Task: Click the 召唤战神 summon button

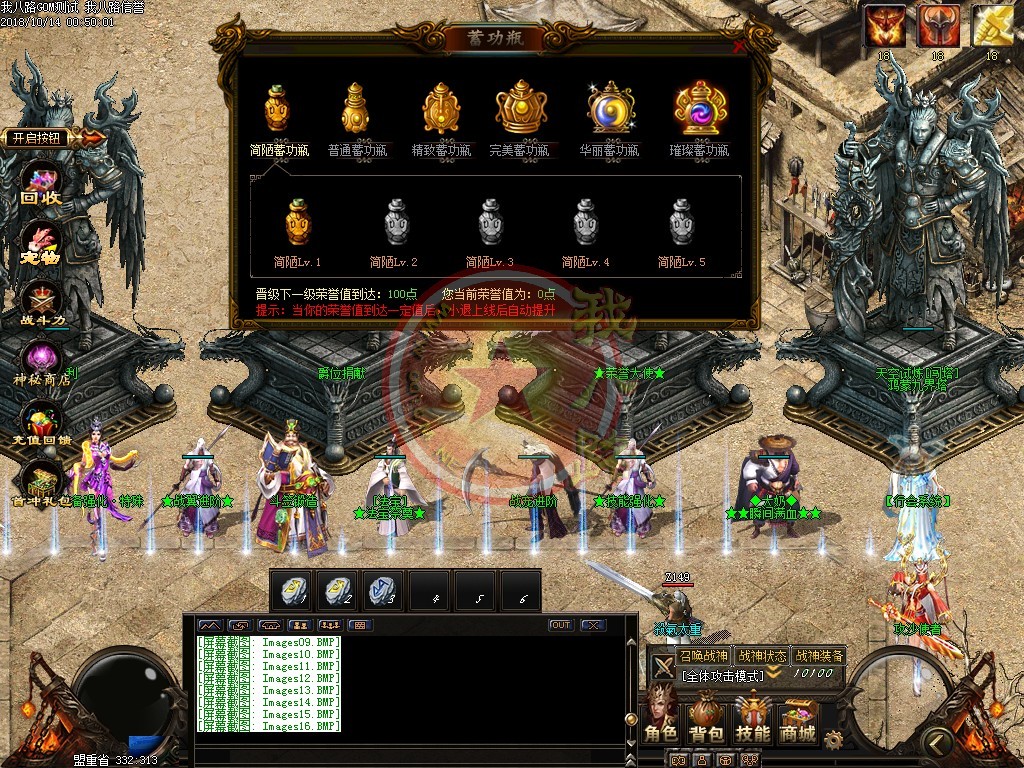Action: (703, 656)
